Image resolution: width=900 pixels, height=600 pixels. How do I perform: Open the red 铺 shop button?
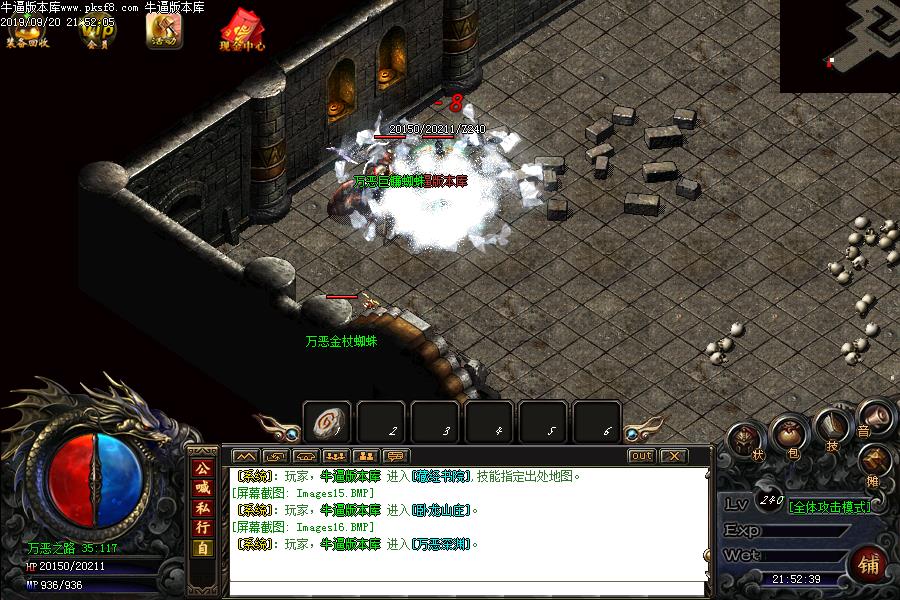coord(867,564)
